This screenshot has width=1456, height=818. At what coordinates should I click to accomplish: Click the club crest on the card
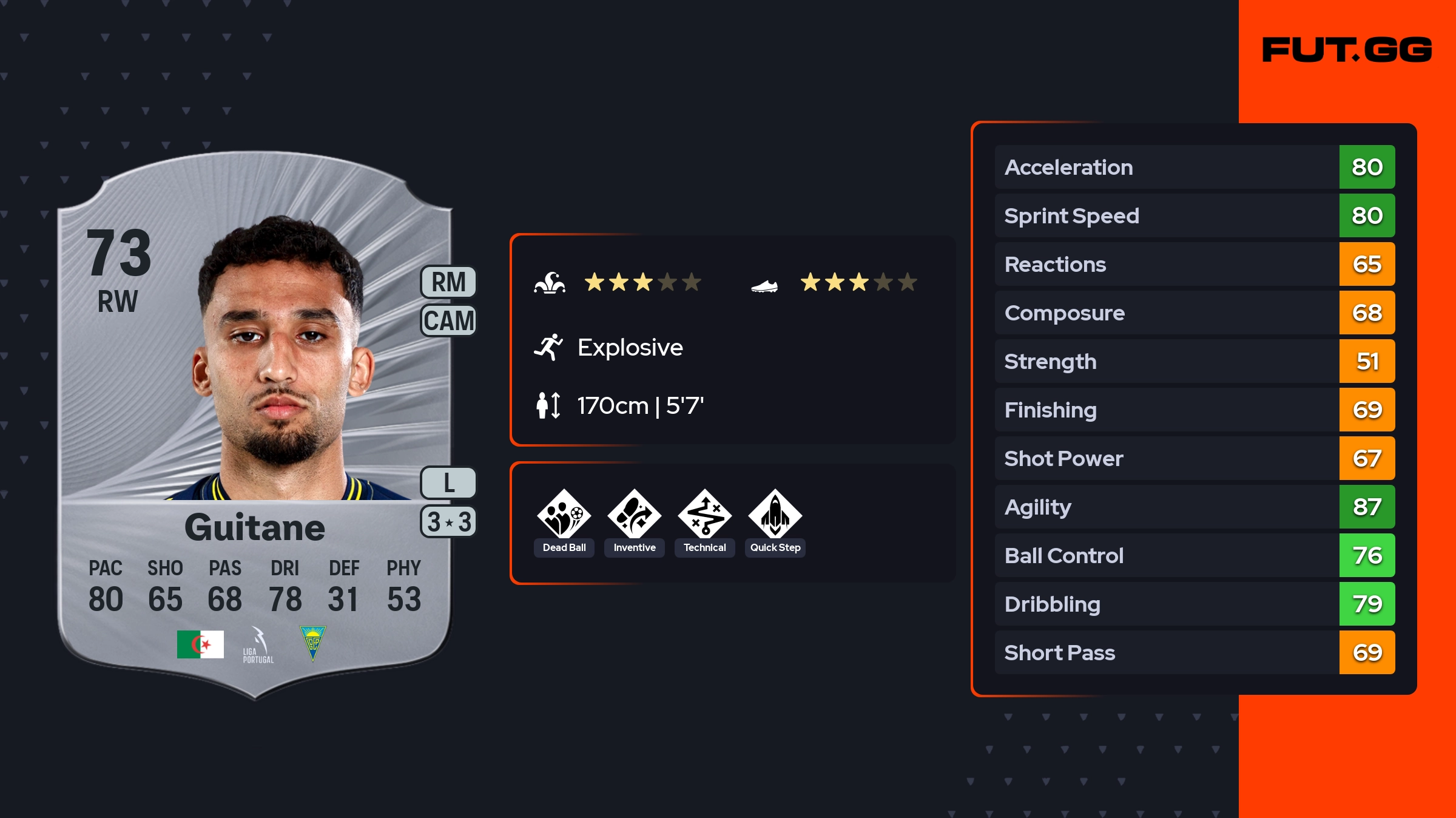coord(313,643)
